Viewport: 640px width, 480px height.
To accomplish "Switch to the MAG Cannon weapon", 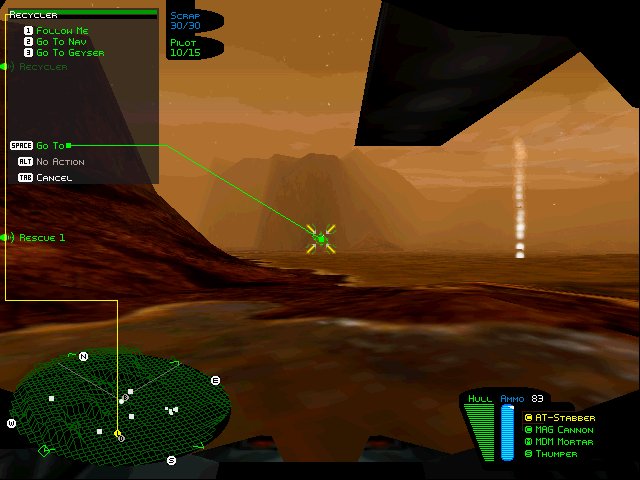I will tap(565, 430).
